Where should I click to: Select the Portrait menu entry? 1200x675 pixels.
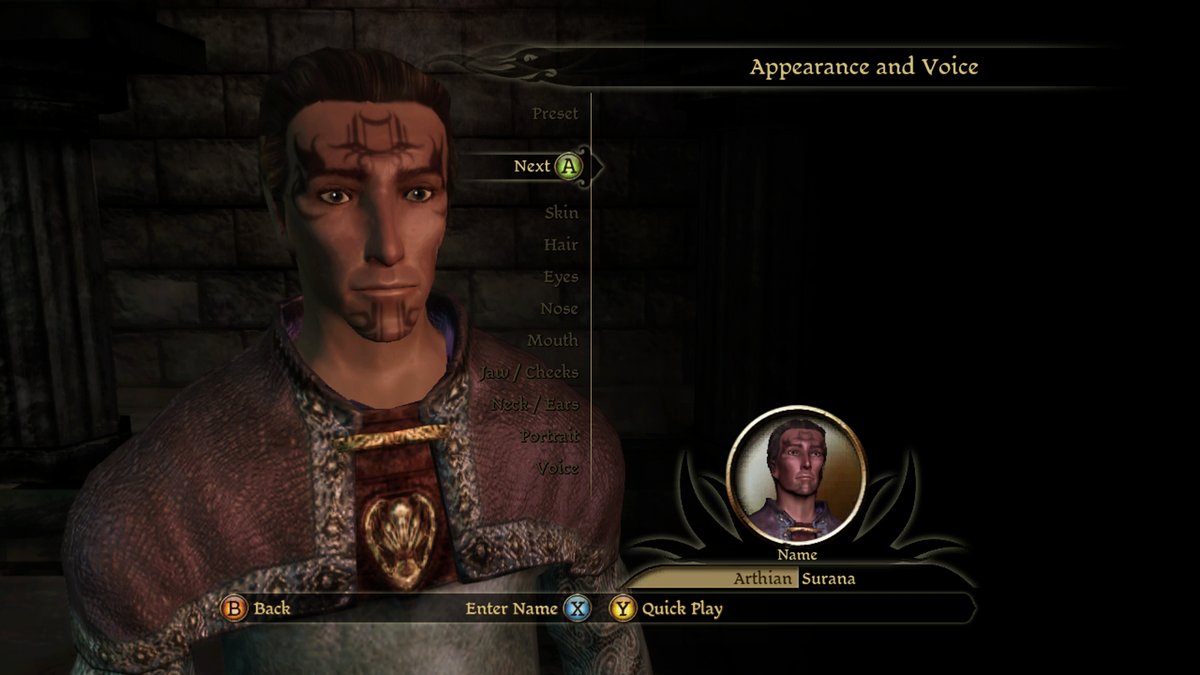click(x=549, y=437)
